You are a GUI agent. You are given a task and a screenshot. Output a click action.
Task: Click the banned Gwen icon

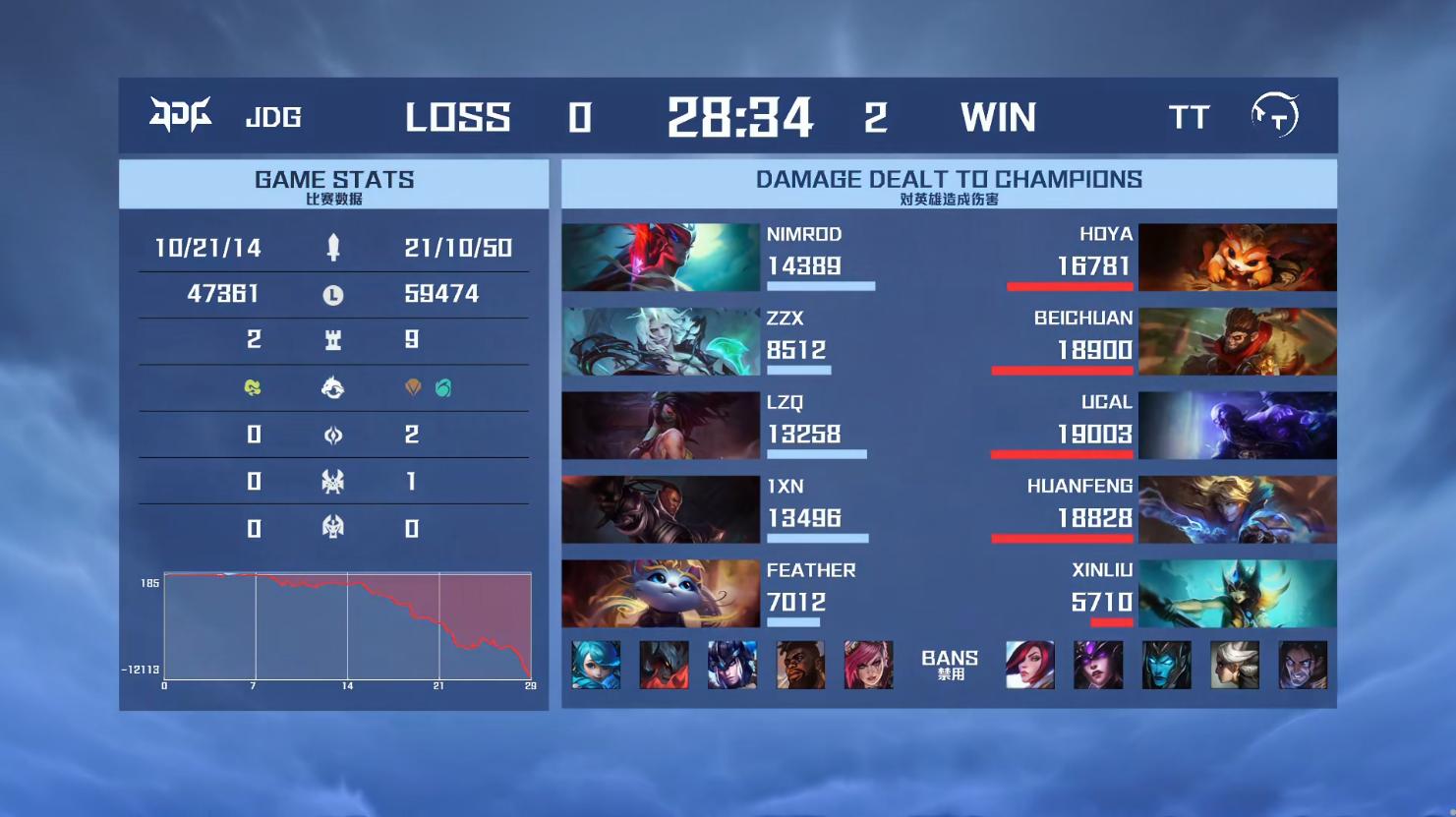(x=596, y=665)
